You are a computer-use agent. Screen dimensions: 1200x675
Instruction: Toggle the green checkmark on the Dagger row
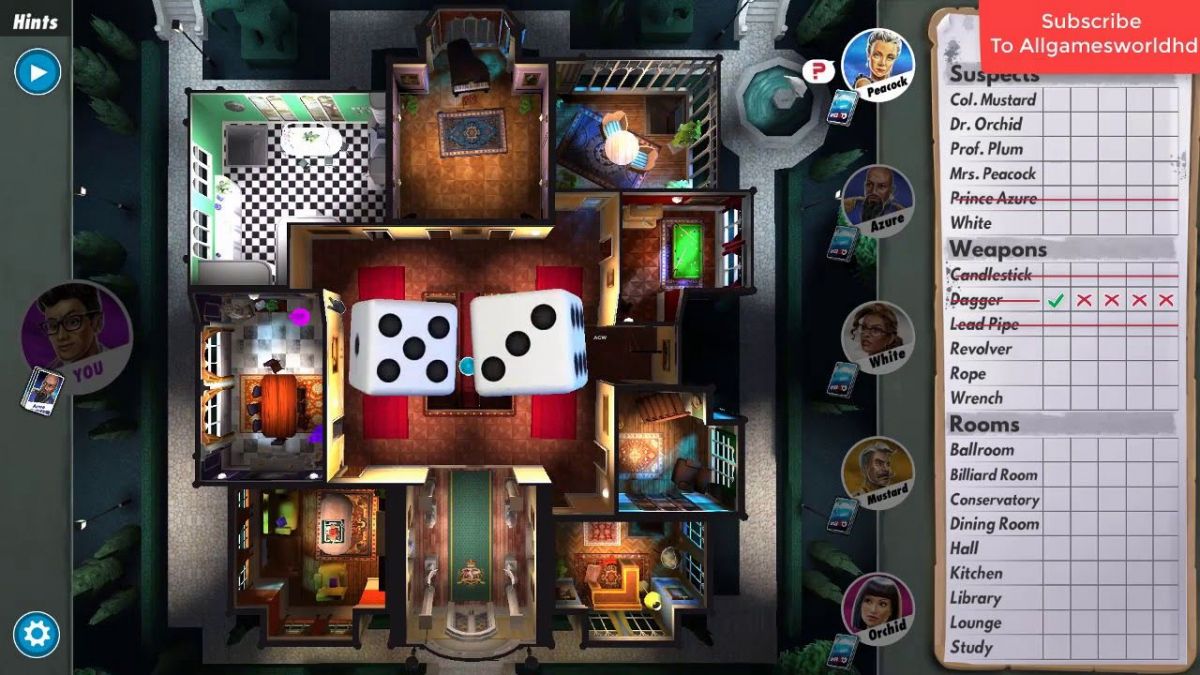click(x=1055, y=300)
